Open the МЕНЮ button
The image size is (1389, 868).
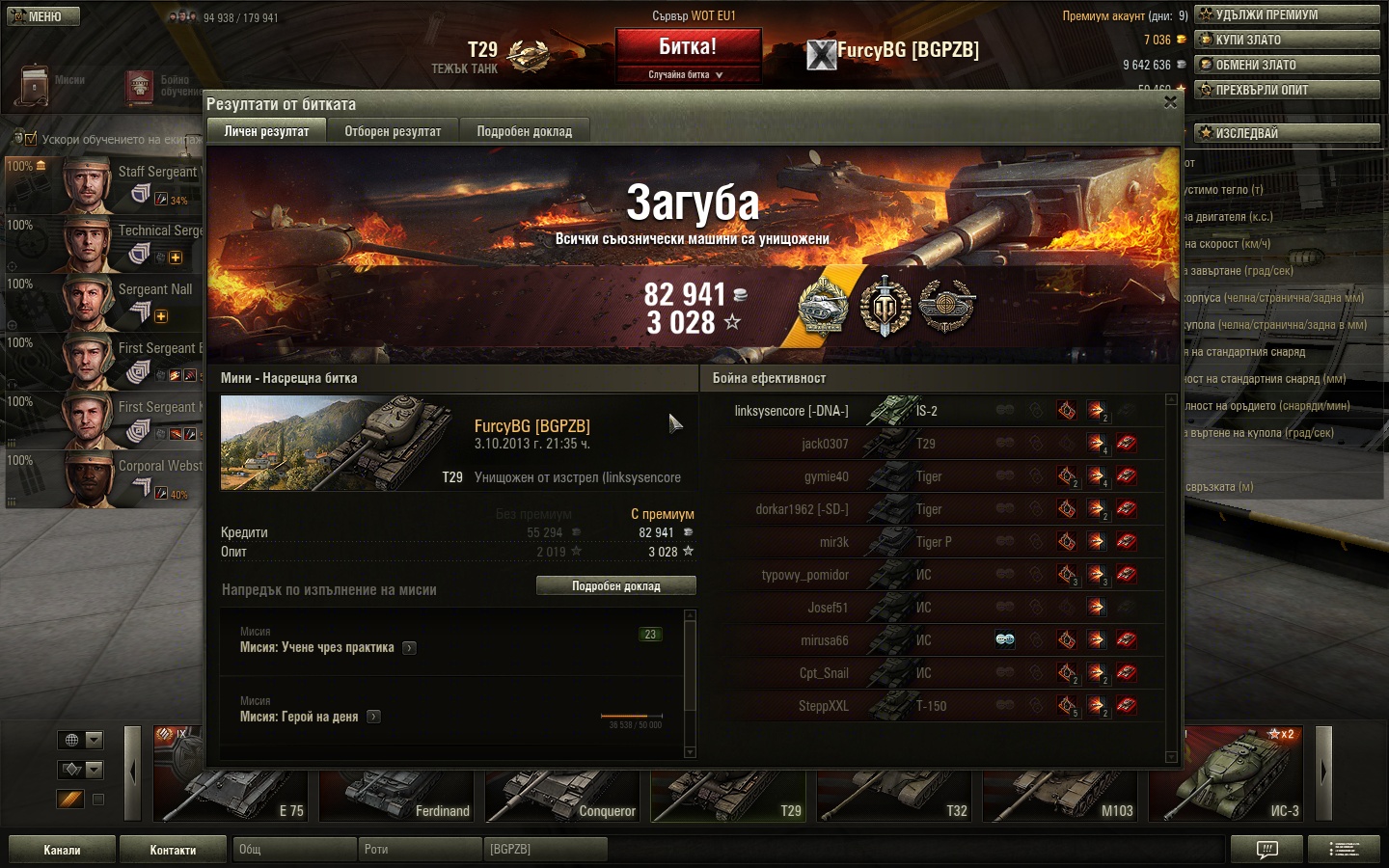click(x=43, y=16)
